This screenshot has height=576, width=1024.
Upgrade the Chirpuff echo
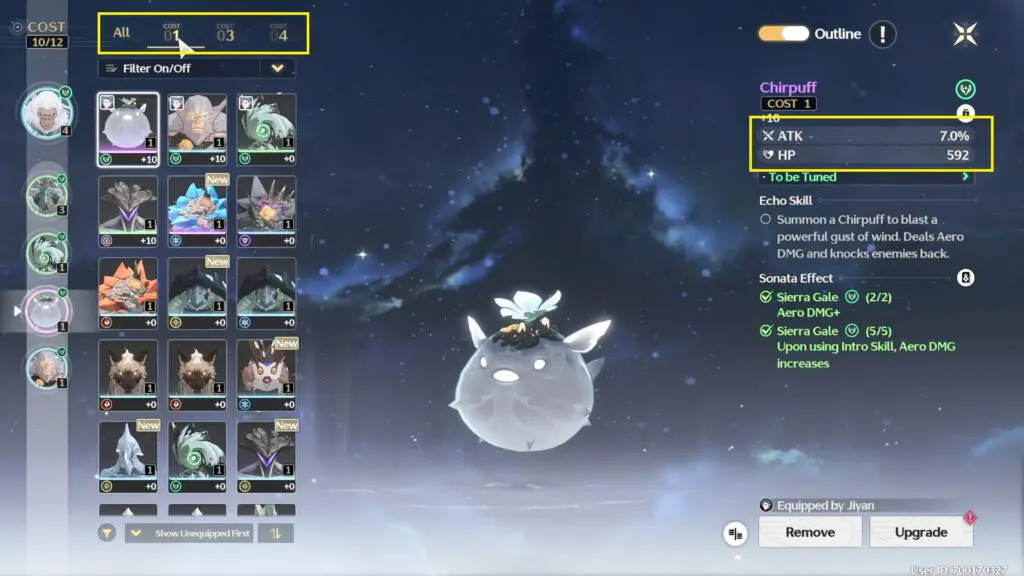(x=920, y=532)
